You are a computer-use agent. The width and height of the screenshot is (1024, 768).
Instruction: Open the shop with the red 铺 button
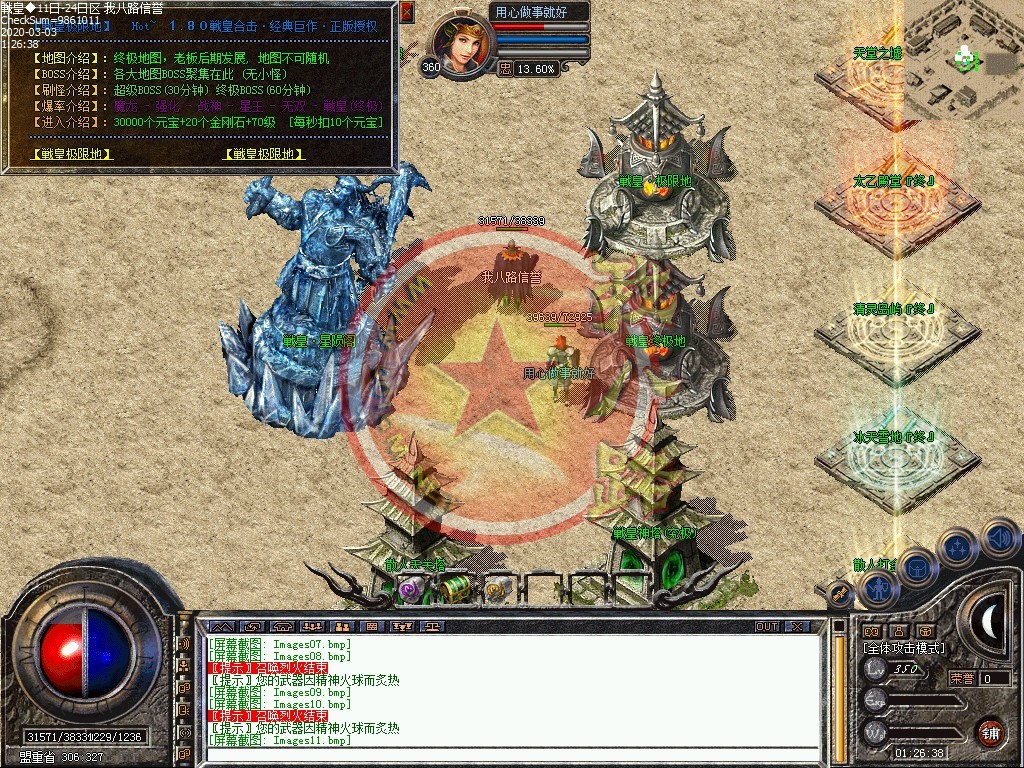tap(990, 732)
